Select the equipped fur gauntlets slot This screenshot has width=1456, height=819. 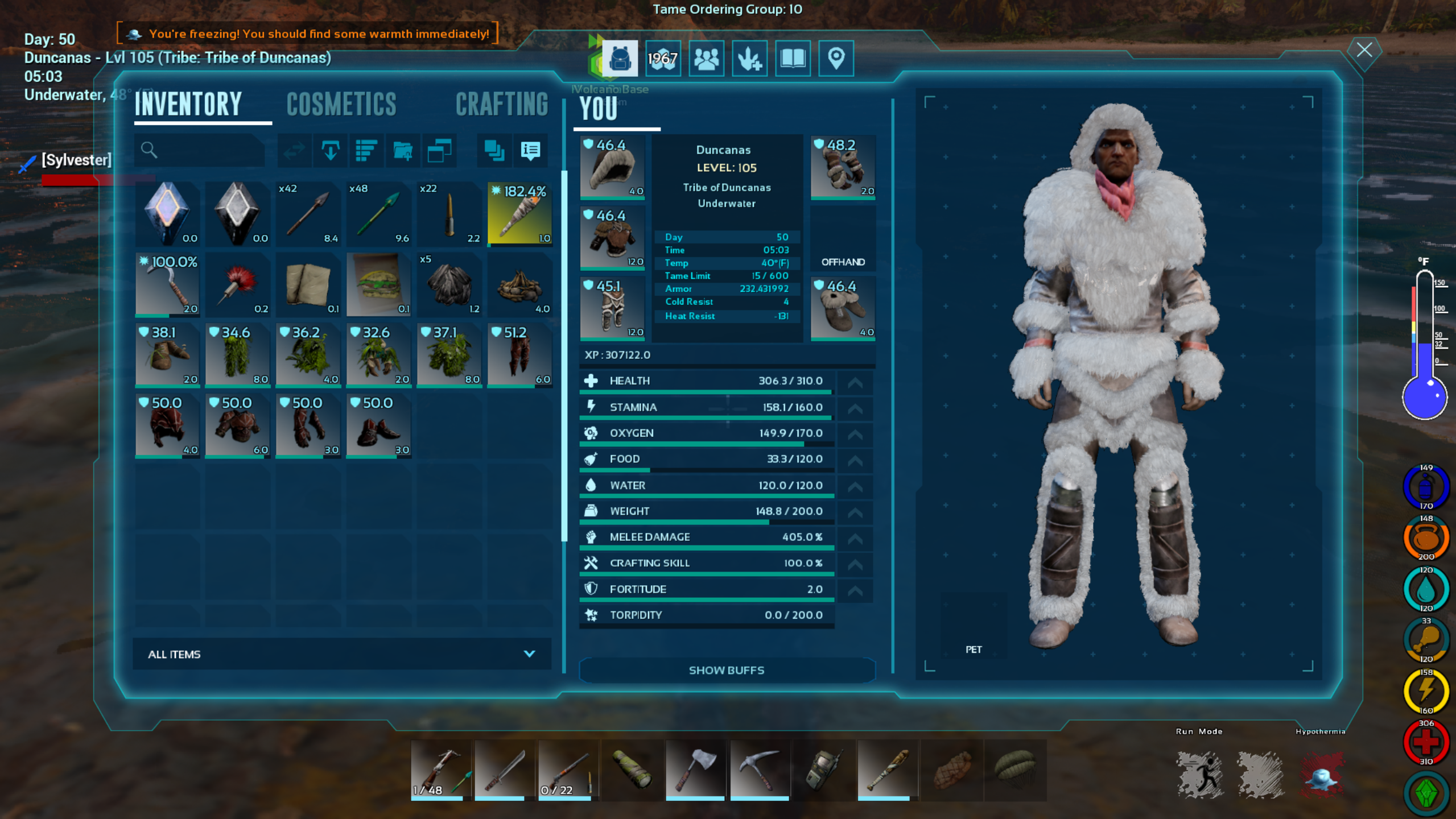[842, 167]
